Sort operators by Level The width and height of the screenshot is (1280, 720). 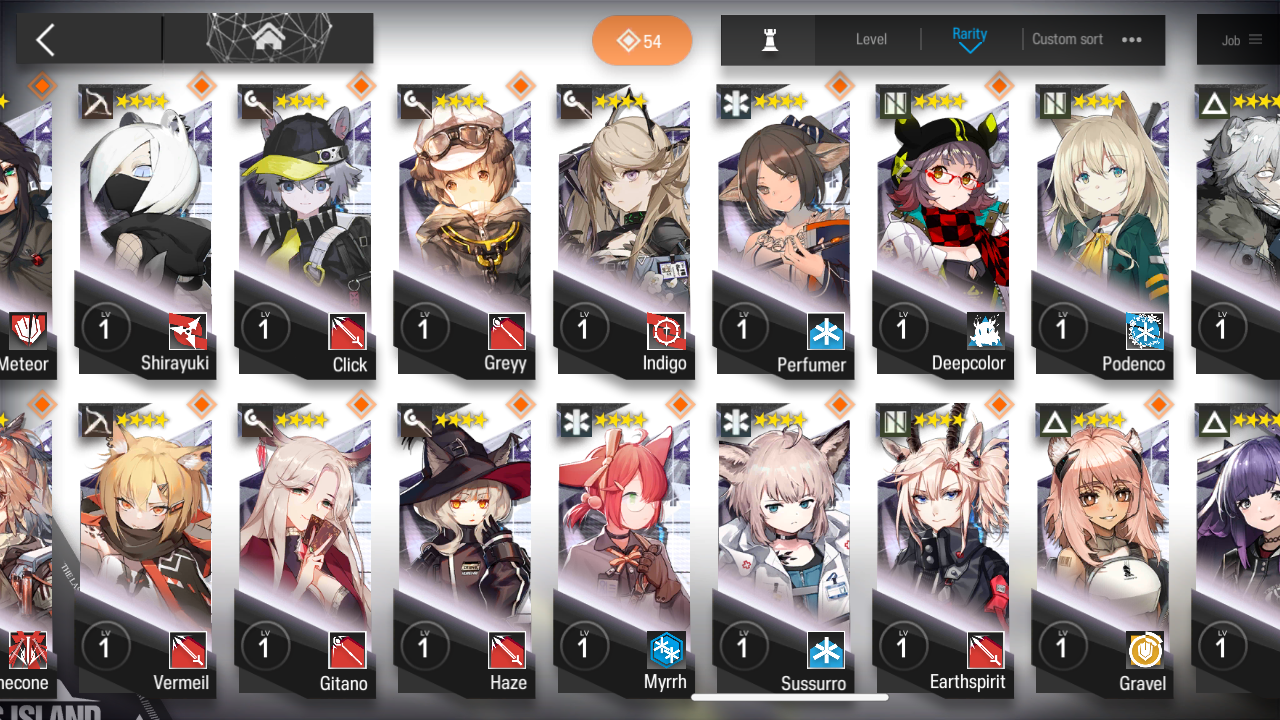coord(871,40)
